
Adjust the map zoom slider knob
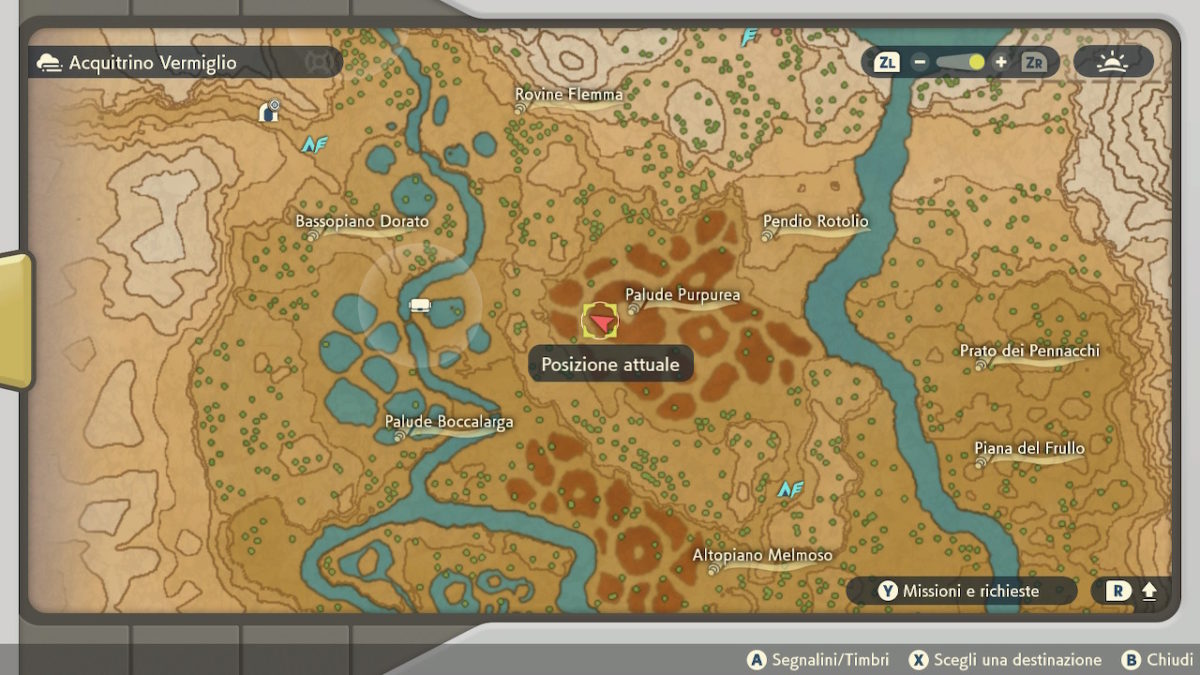[976, 62]
